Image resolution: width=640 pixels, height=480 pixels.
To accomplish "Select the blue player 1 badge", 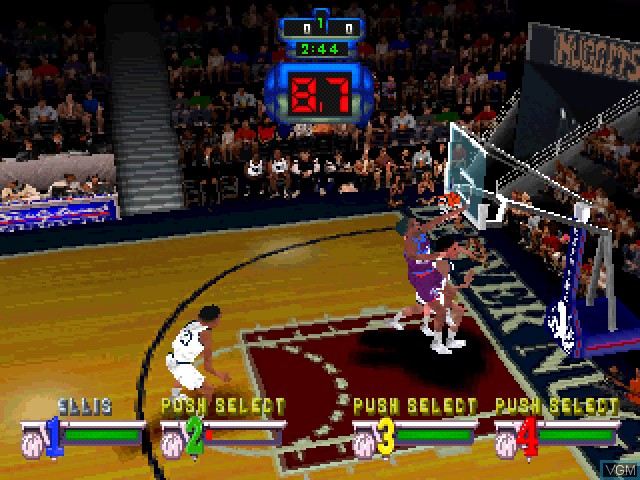I will pyautogui.click(x=52, y=435).
